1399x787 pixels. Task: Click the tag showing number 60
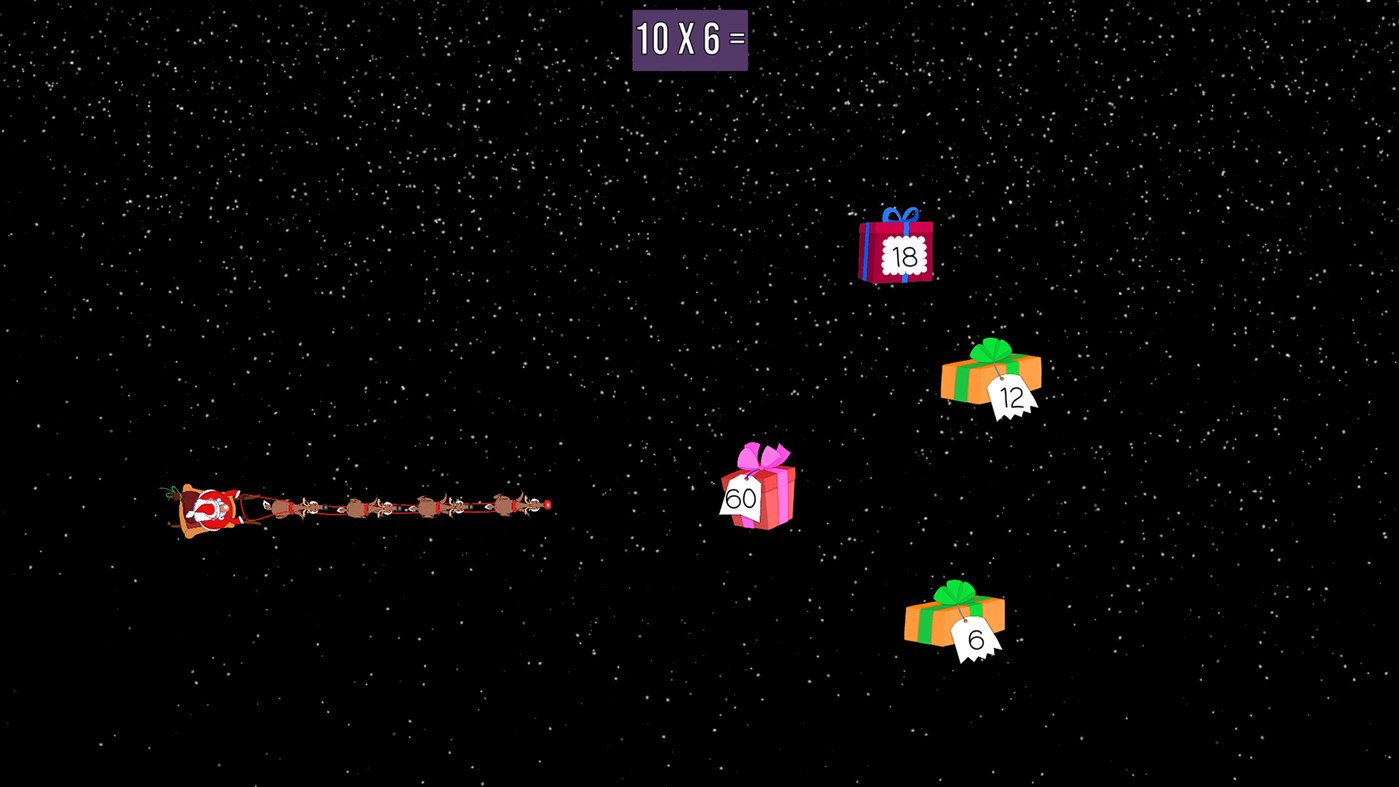tap(742, 498)
